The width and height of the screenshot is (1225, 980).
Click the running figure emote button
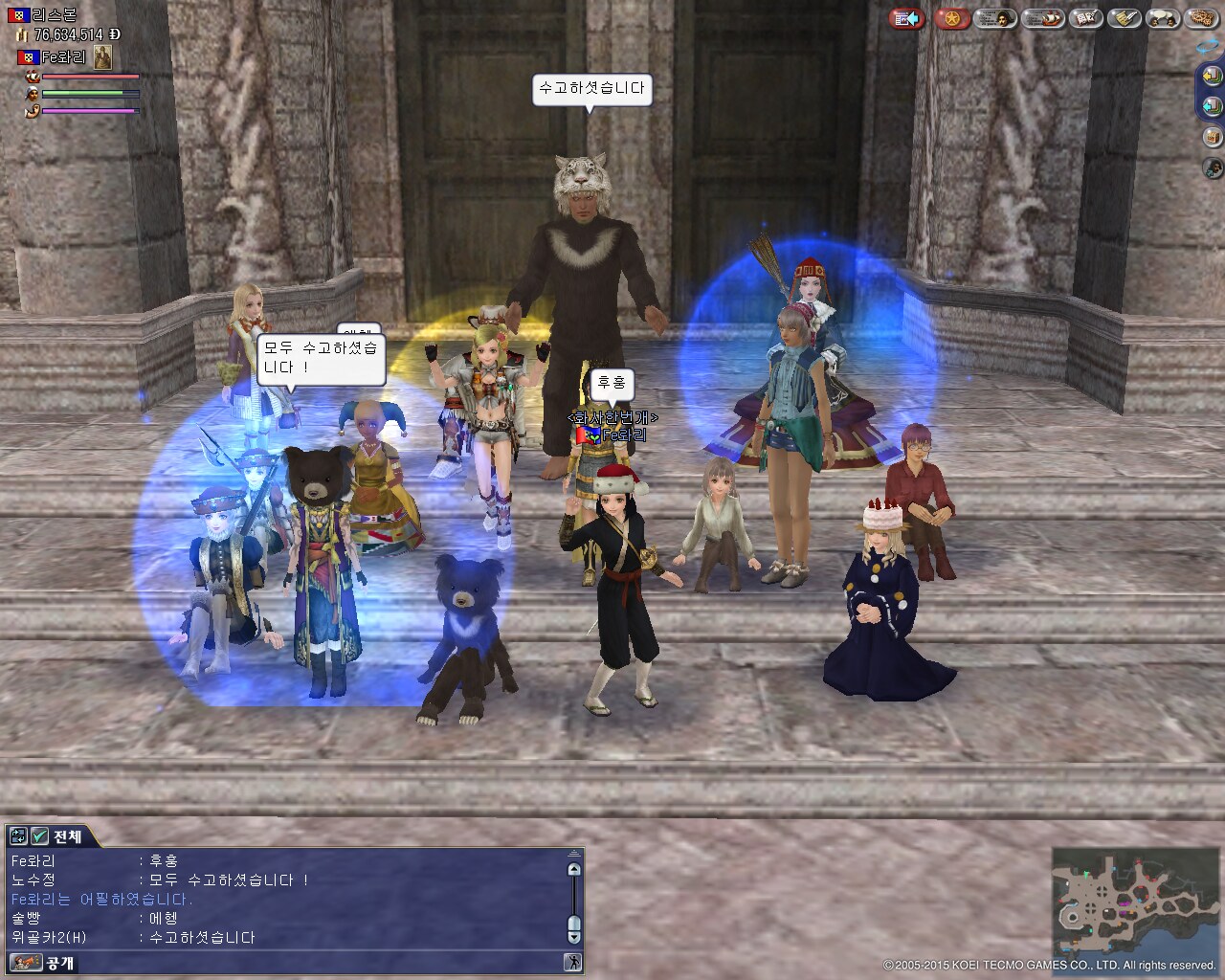click(x=573, y=962)
